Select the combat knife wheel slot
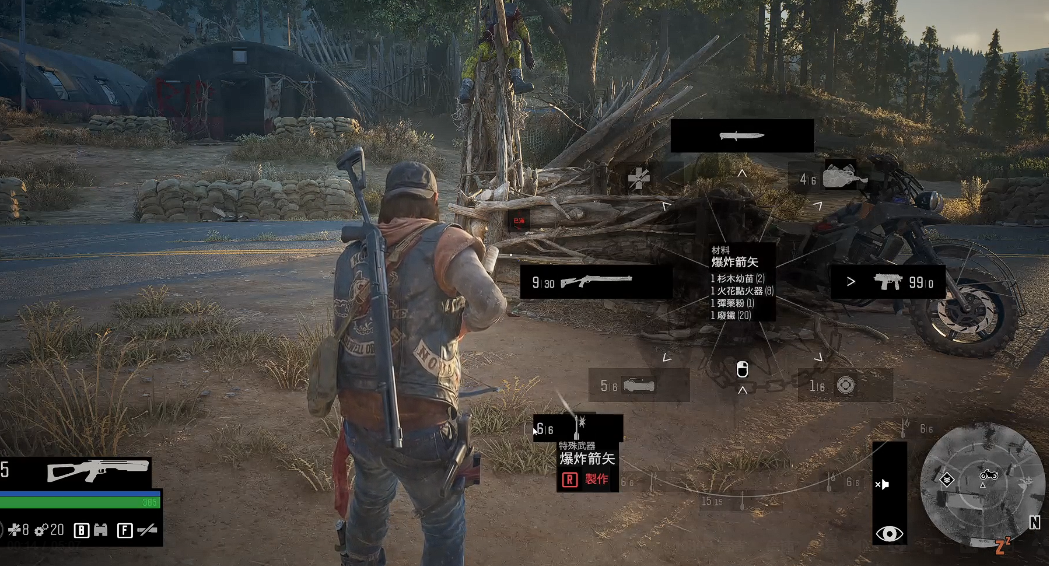Screen dimensions: 1049x566 741,136
